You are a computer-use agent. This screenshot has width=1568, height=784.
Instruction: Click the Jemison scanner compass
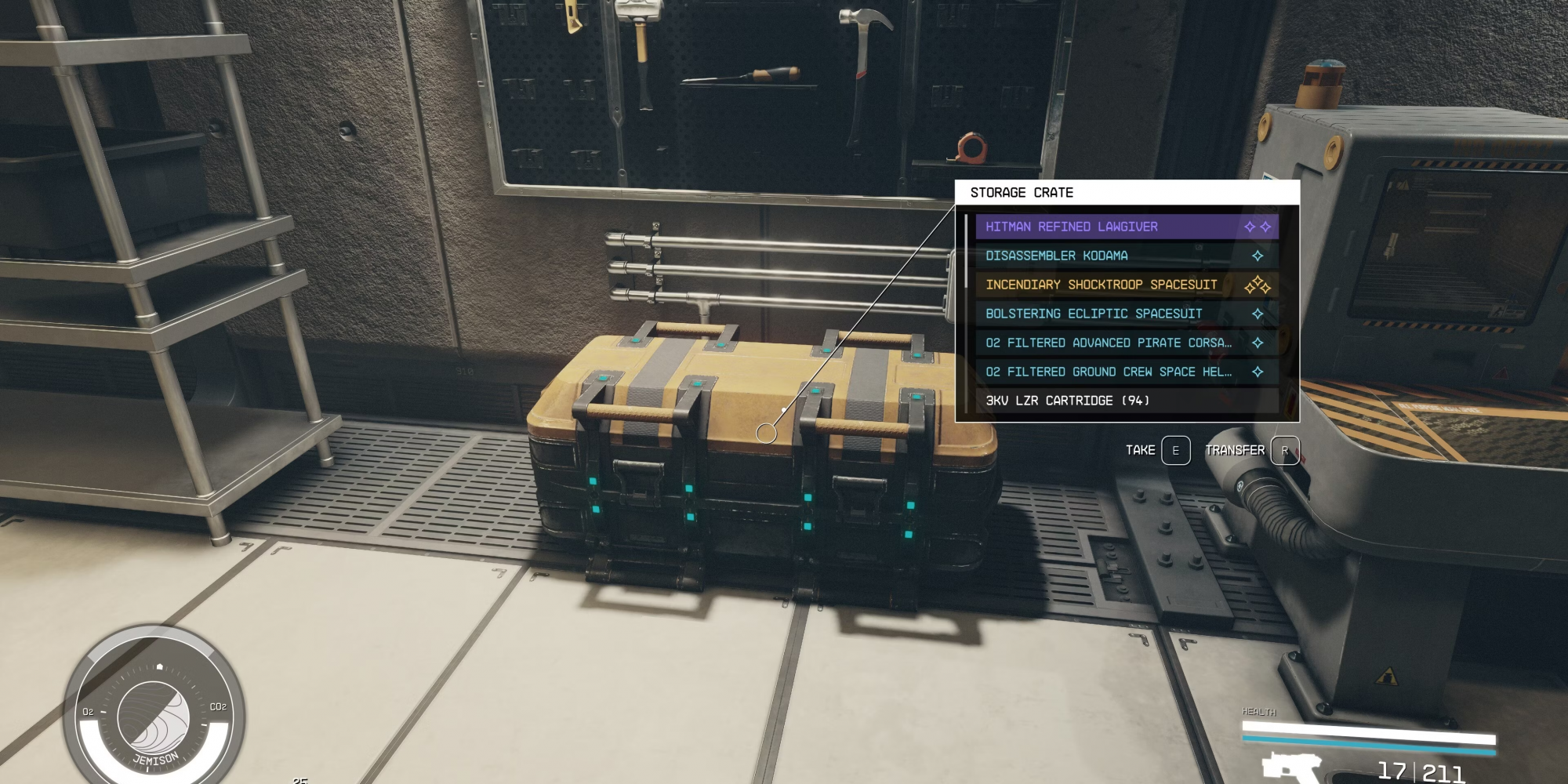[x=154, y=717]
